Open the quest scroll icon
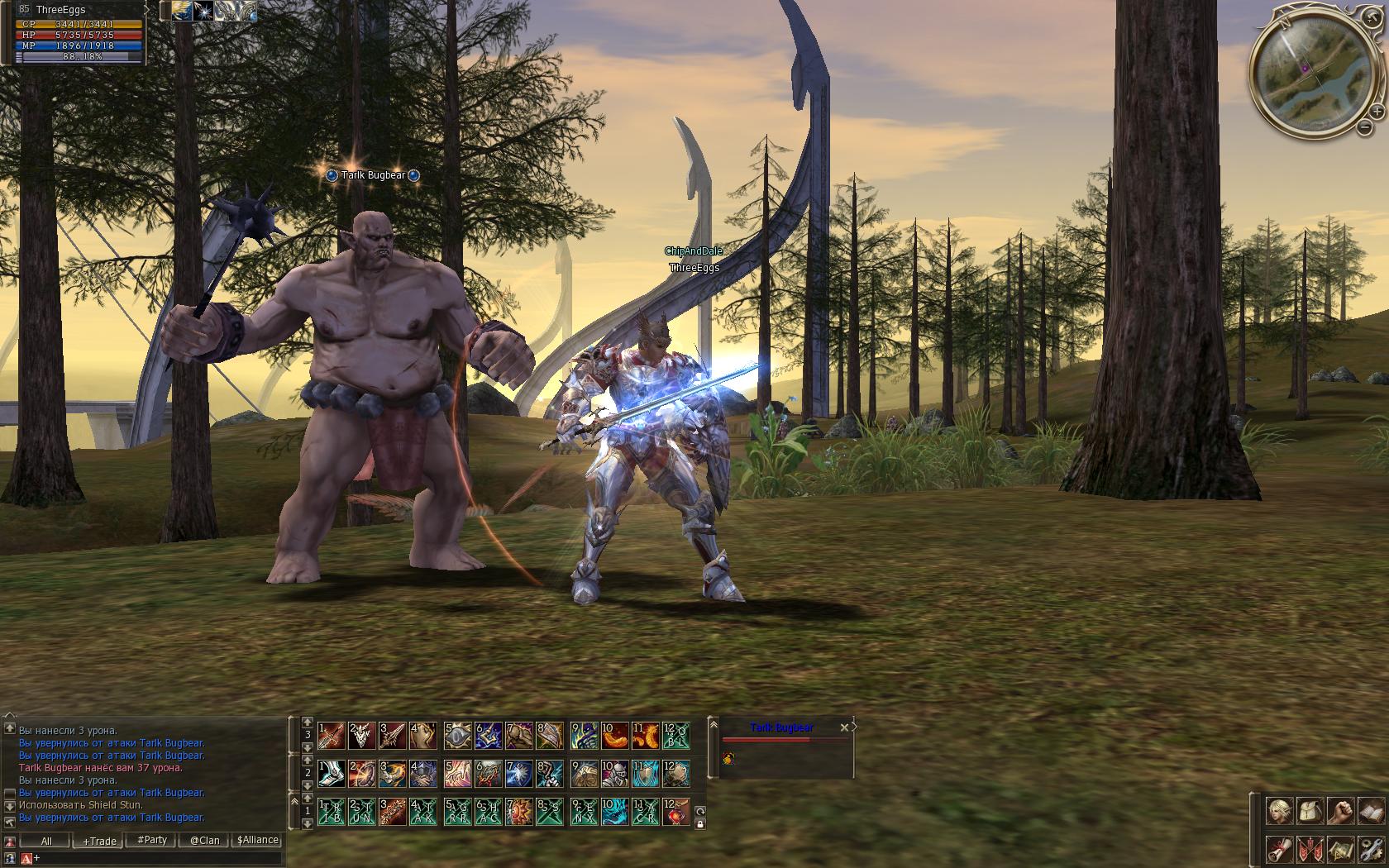 click(1279, 848)
